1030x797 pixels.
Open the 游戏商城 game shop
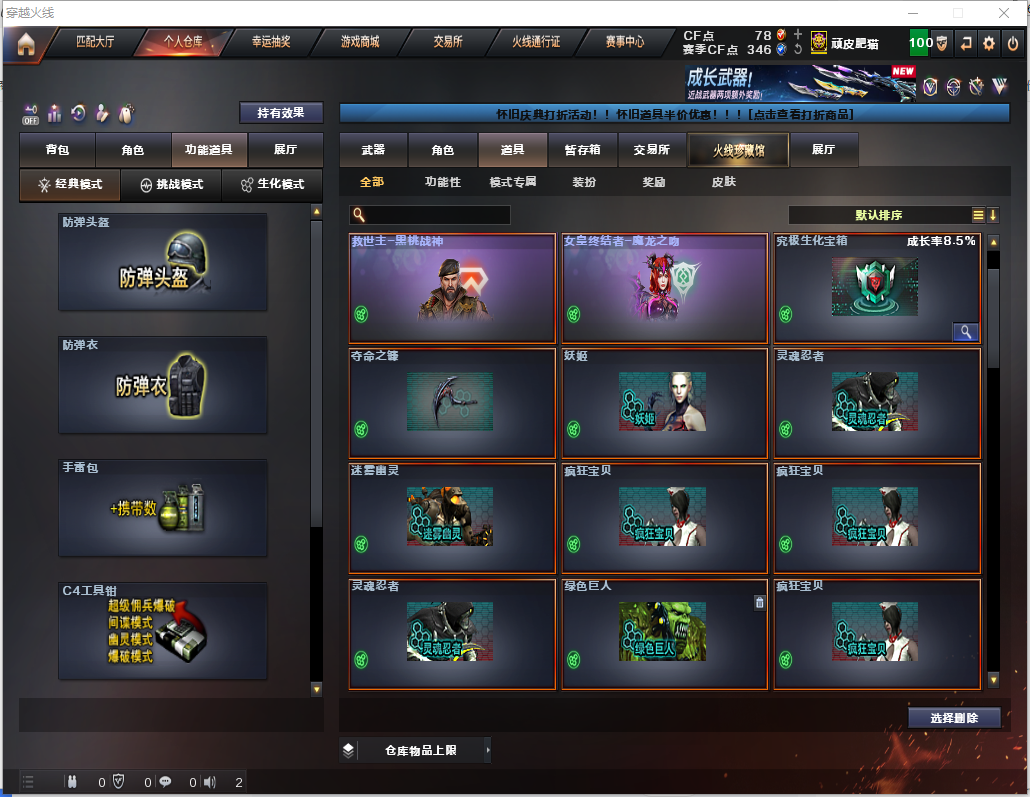(360, 42)
